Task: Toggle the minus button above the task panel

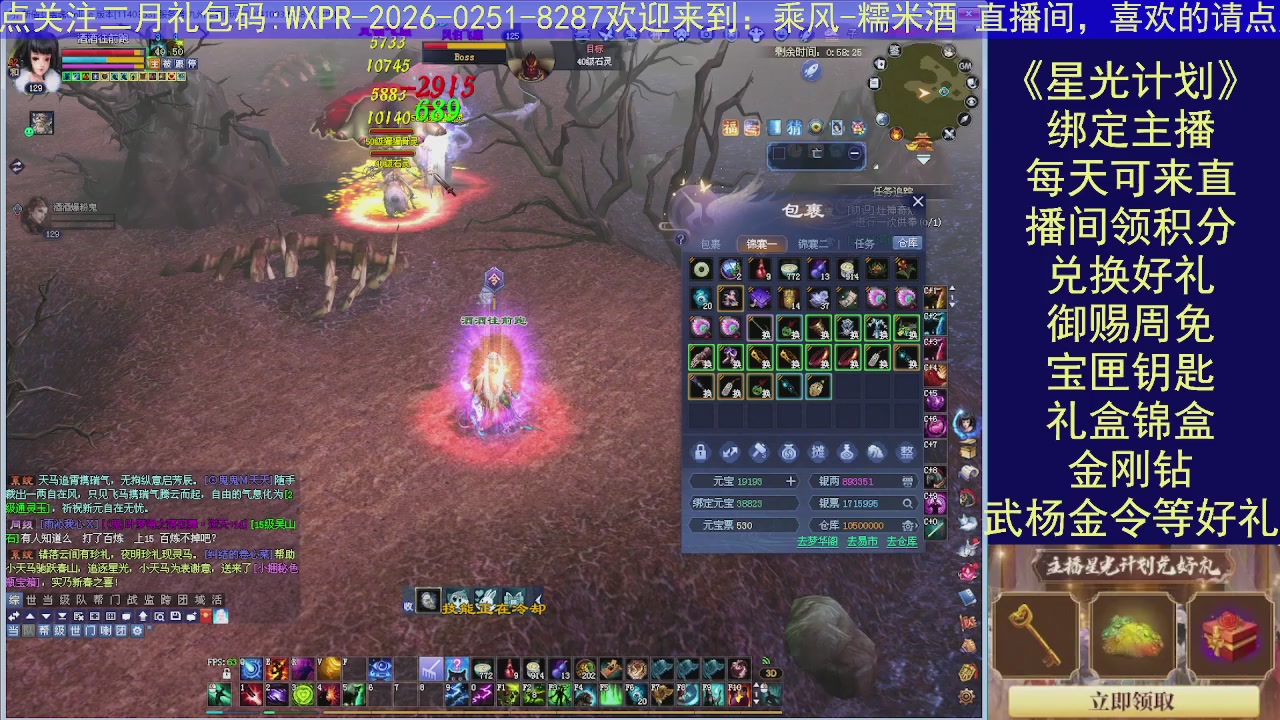Action: [852, 153]
